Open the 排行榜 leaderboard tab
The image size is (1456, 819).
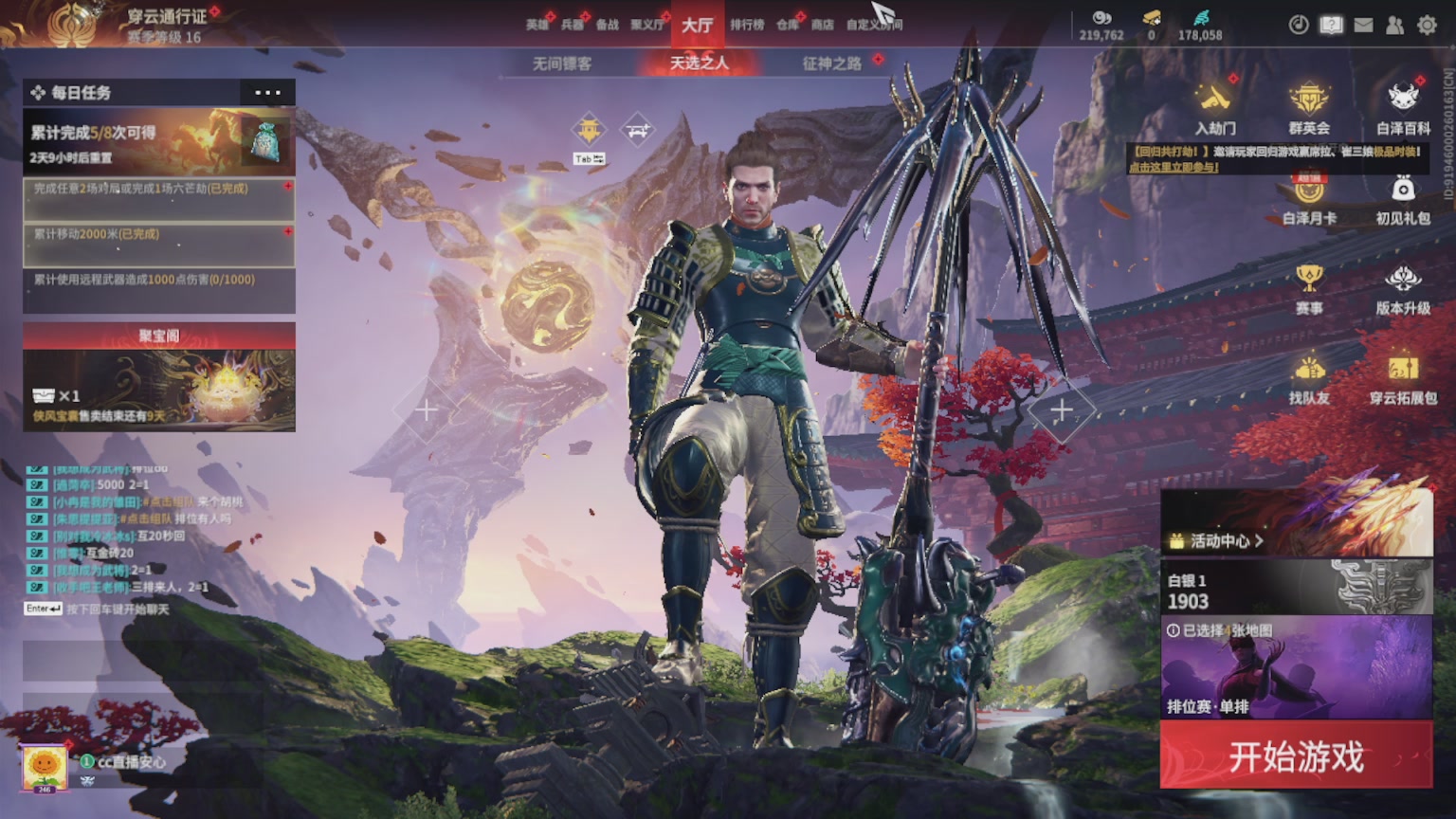(747, 25)
